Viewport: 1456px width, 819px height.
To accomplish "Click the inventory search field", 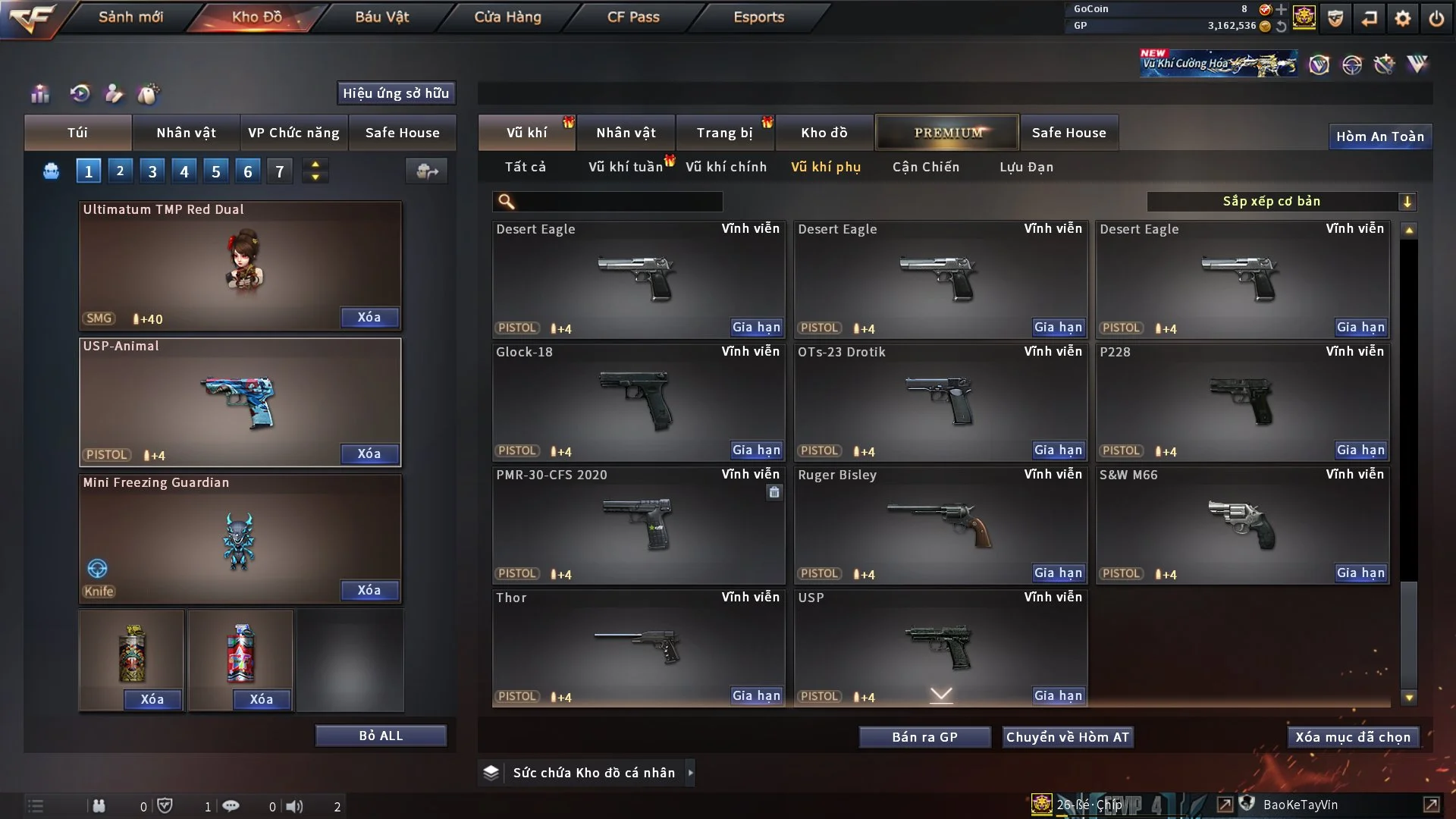I will [618, 201].
